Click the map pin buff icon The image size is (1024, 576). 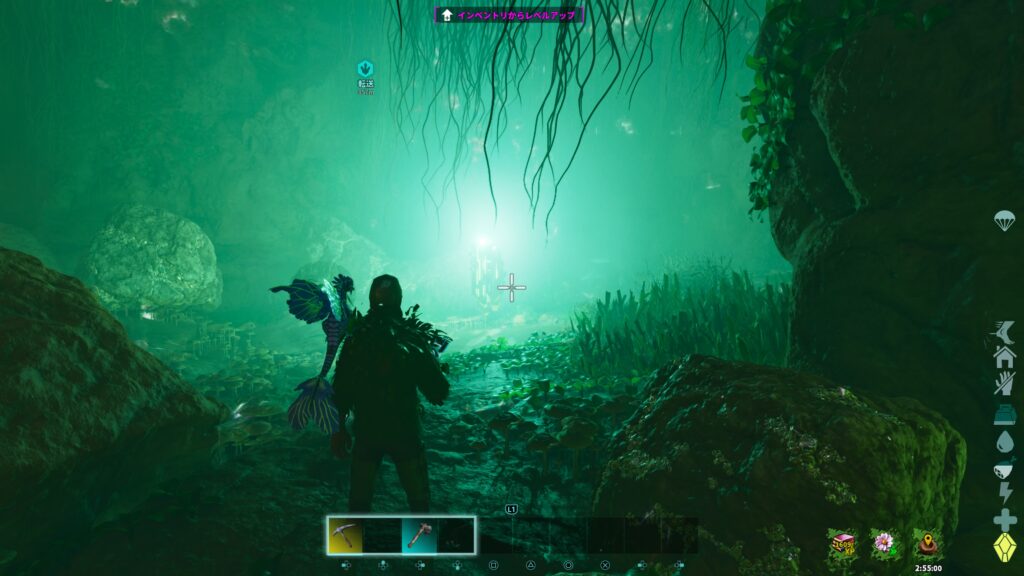click(927, 543)
